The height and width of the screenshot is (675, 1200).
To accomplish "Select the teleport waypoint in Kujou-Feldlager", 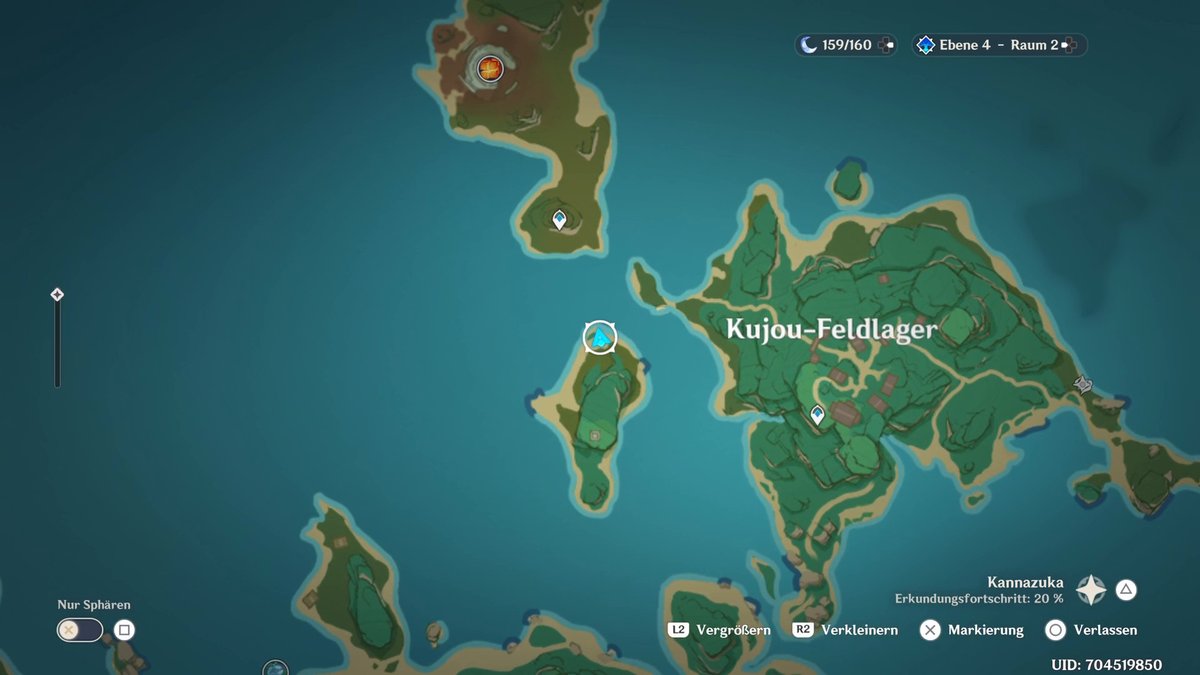I will (x=818, y=414).
